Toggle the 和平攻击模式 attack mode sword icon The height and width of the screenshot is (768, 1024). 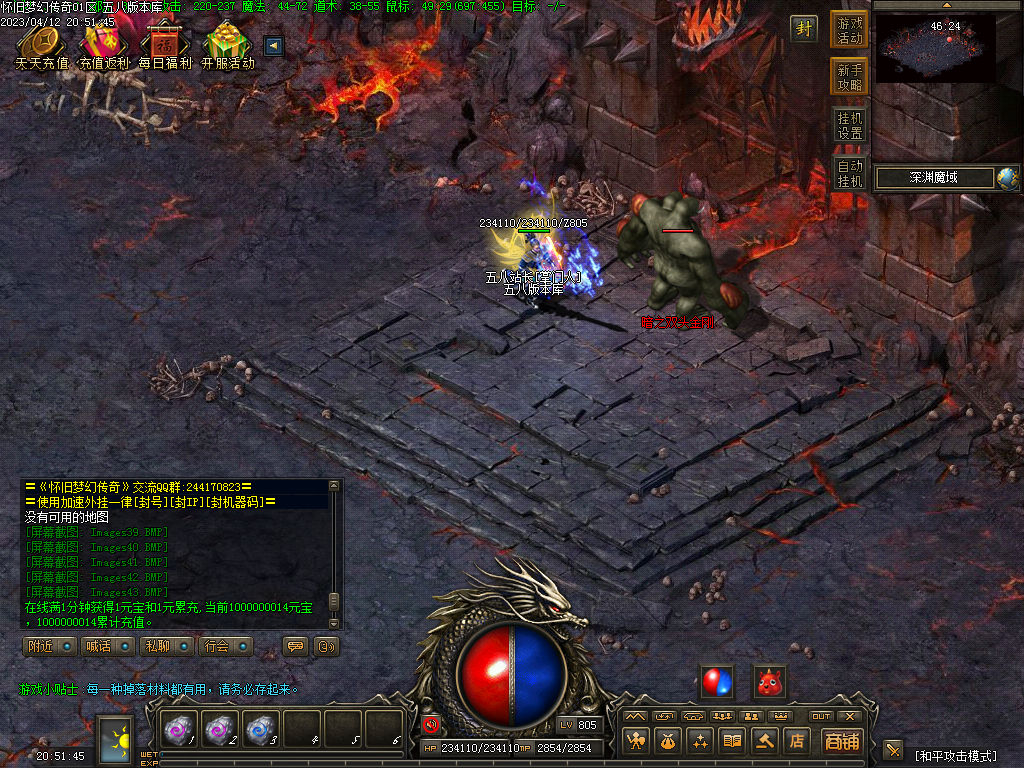click(893, 749)
